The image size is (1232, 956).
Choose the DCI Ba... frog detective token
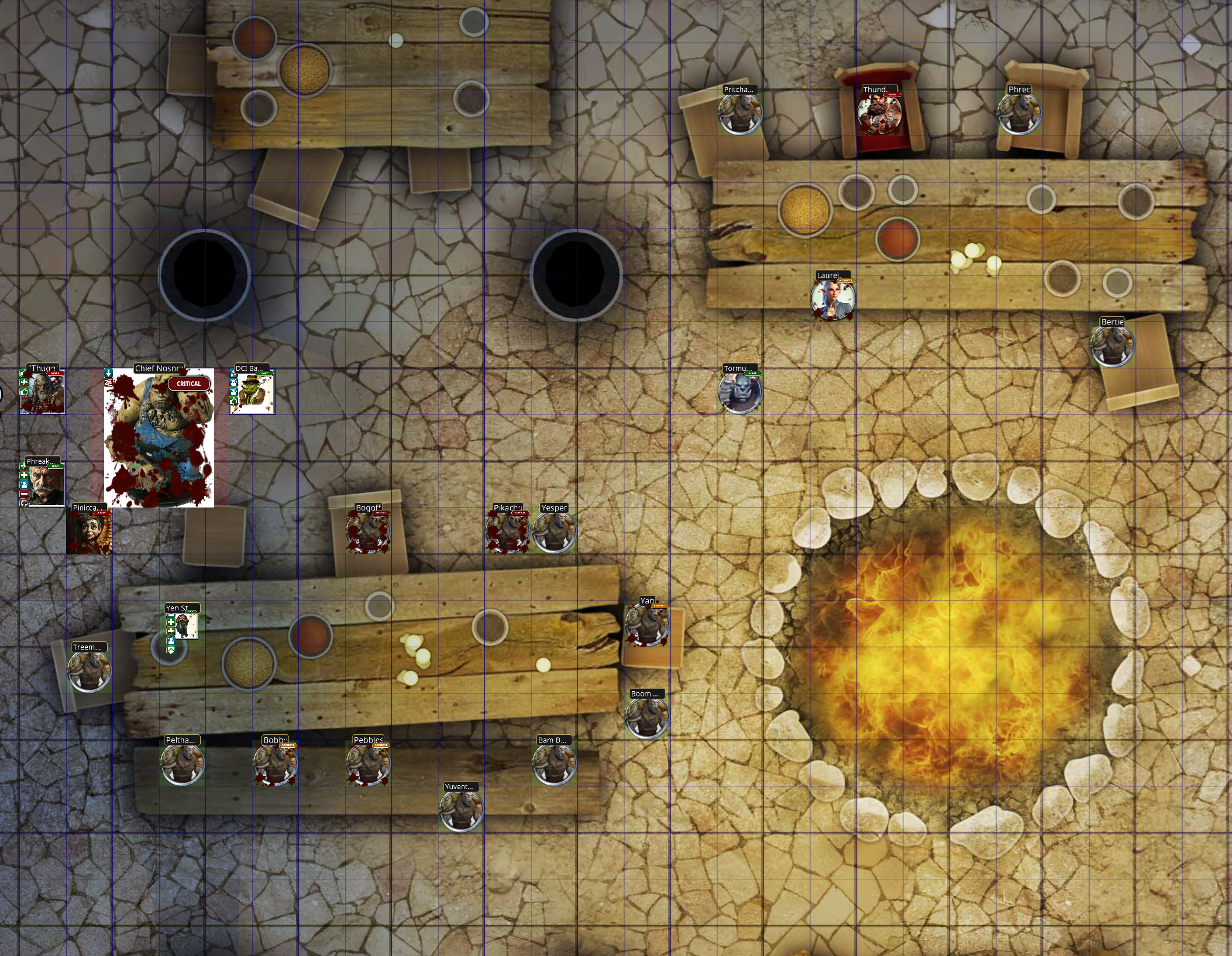pos(252,392)
